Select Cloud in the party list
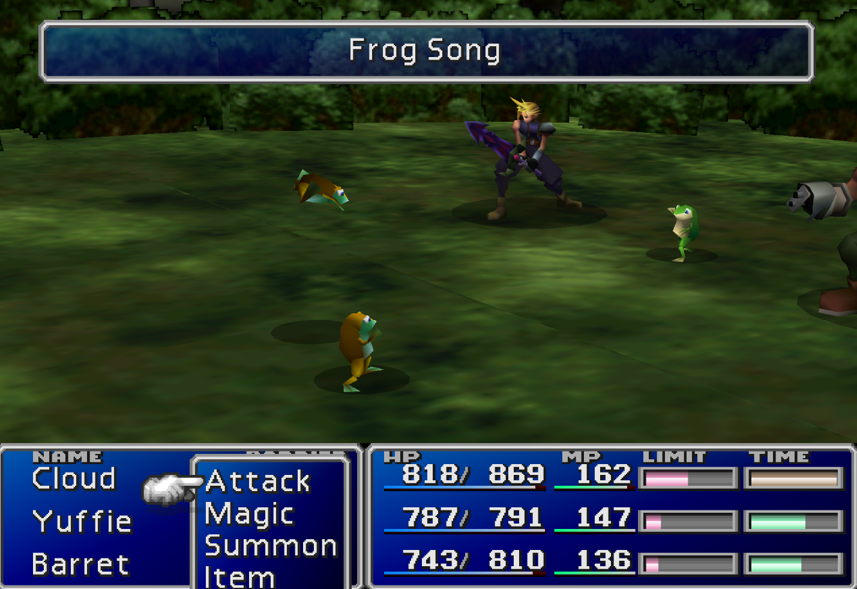Viewport: 857px width, 589px height. pyautogui.click(x=74, y=479)
